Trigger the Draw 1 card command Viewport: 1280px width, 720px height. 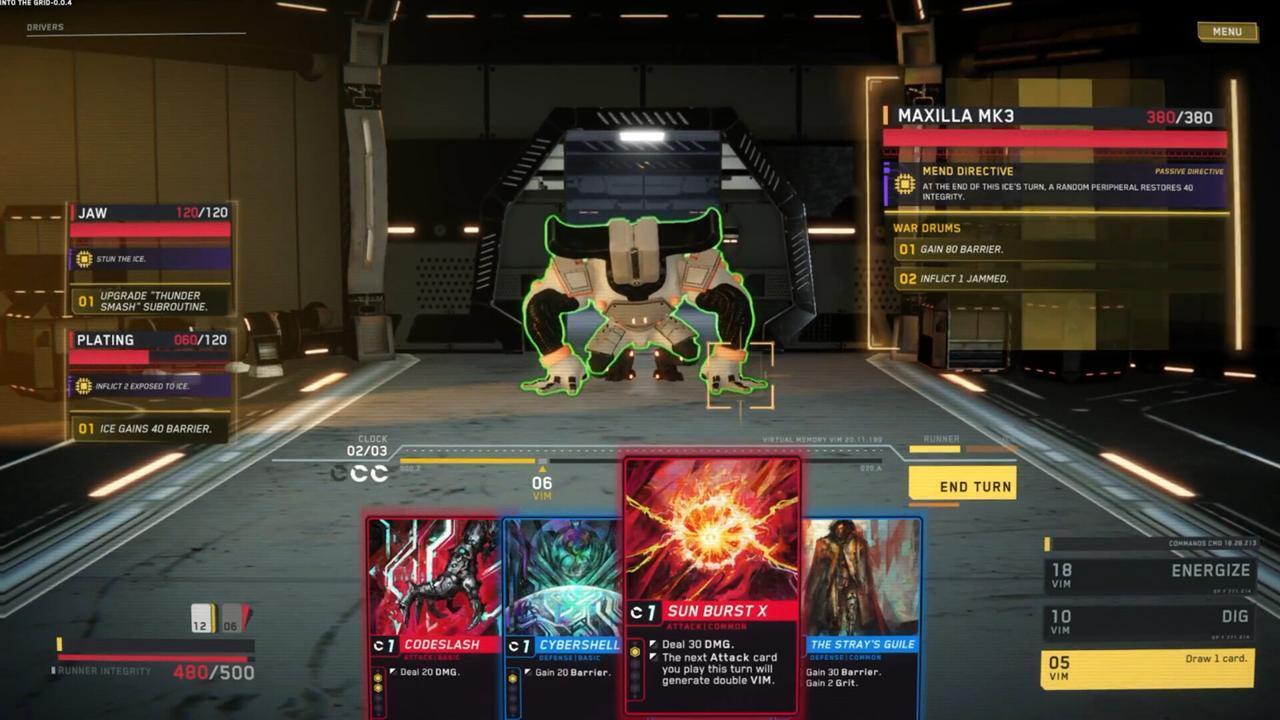(x=1149, y=668)
